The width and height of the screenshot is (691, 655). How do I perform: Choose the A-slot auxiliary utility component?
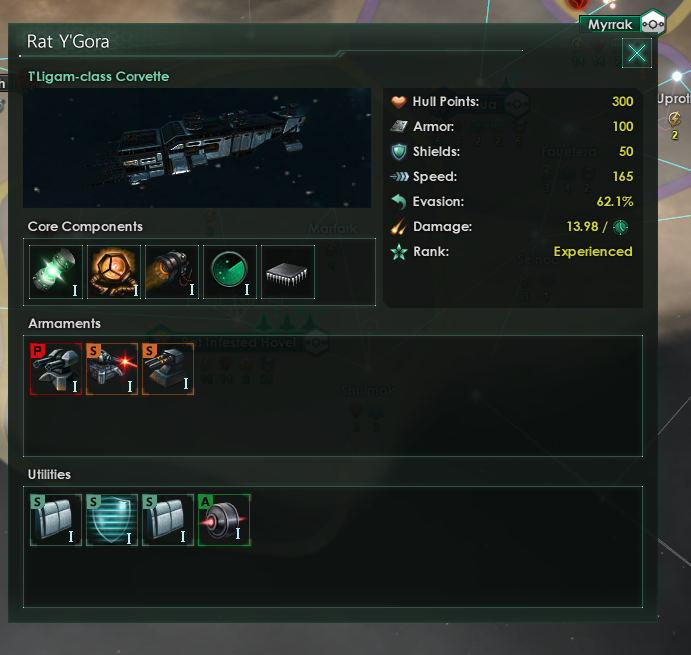pyautogui.click(x=224, y=520)
